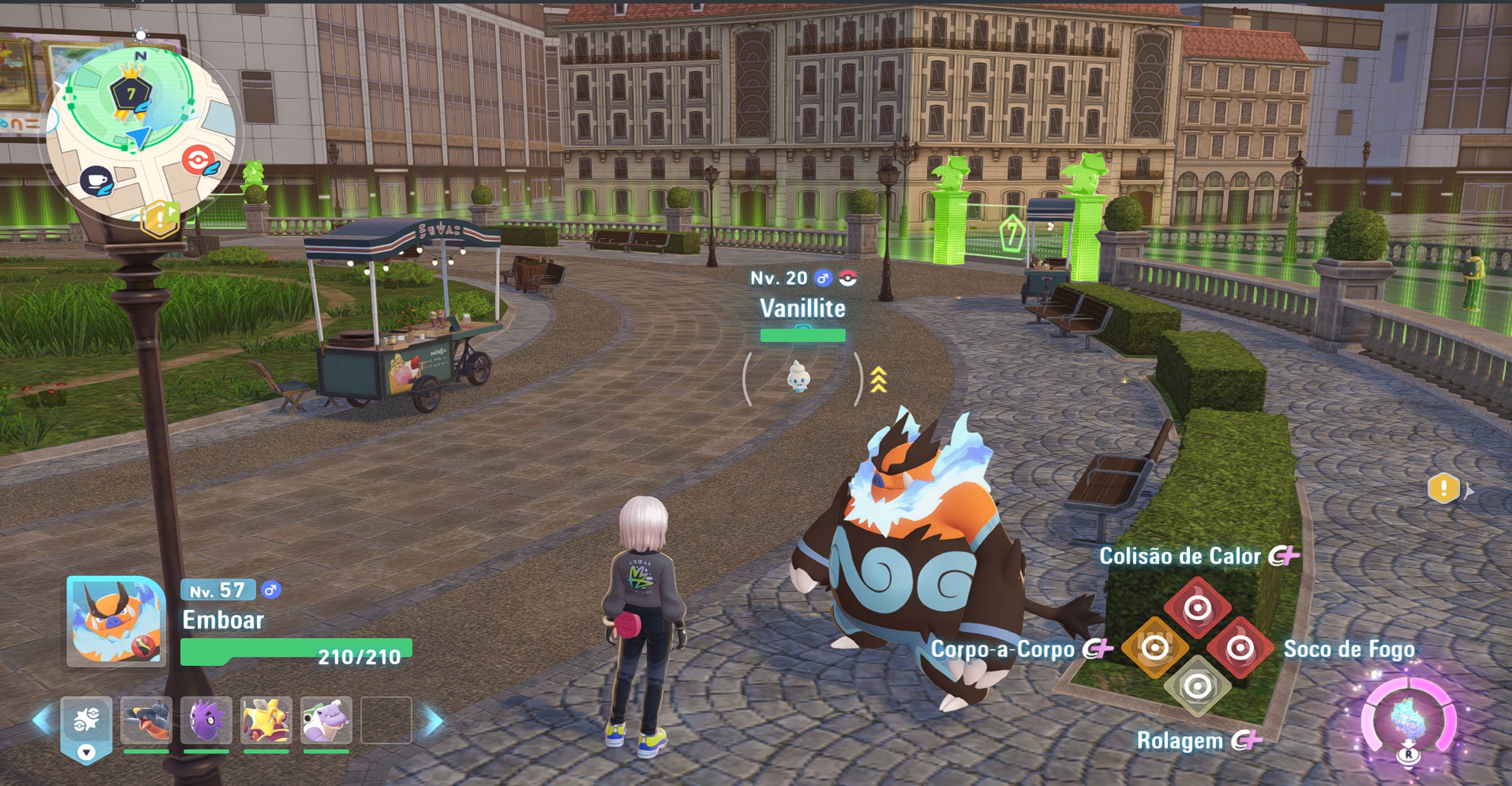The height and width of the screenshot is (786, 1512).
Task: Select the Corpo-a-Corpo move icon
Action: pyautogui.click(x=1154, y=647)
